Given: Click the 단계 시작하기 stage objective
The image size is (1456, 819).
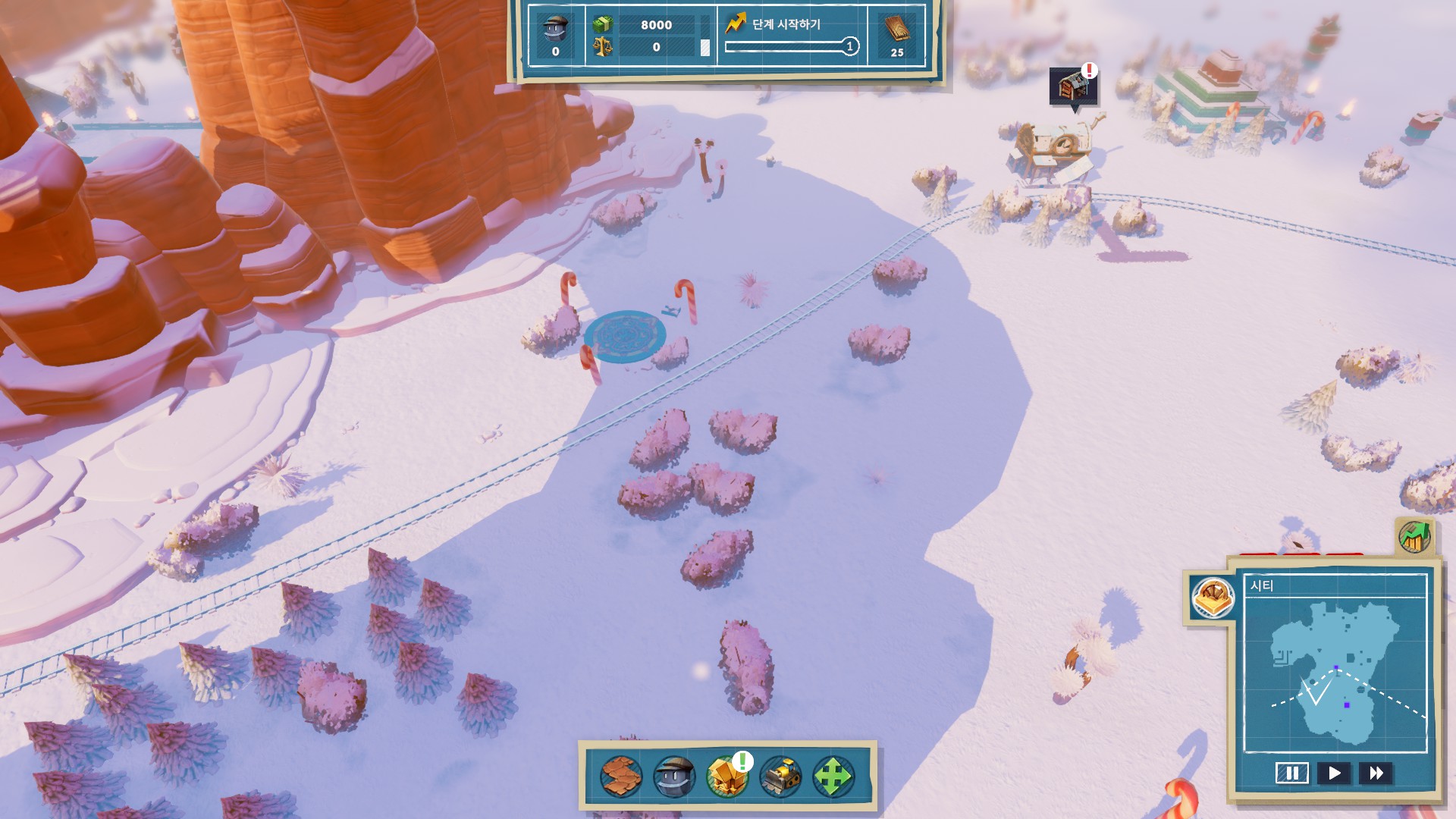Looking at the screenshot, I should tap(786, 24).
